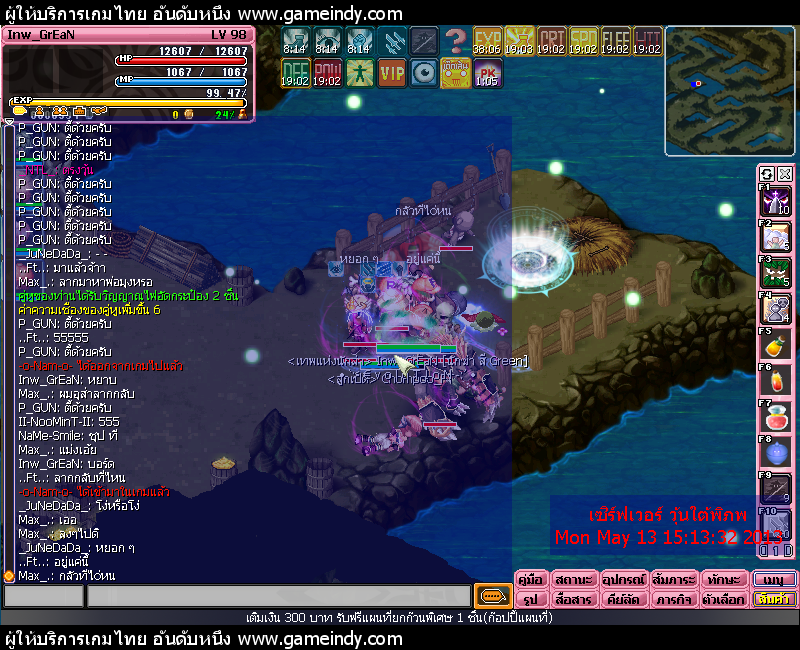
Task: Click the orange chat bubble button
Action: [491, 596]
